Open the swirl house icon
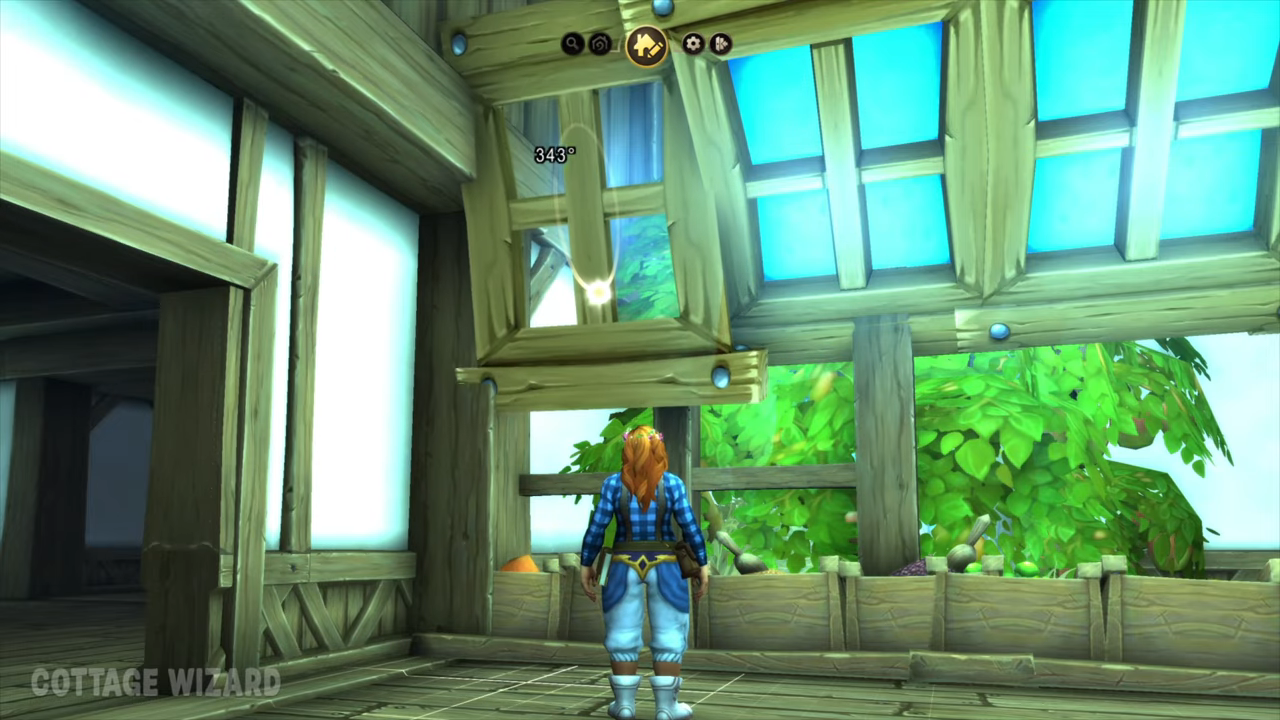The height and width of the screenshot is (720, 1280). [x=600, y=44]
